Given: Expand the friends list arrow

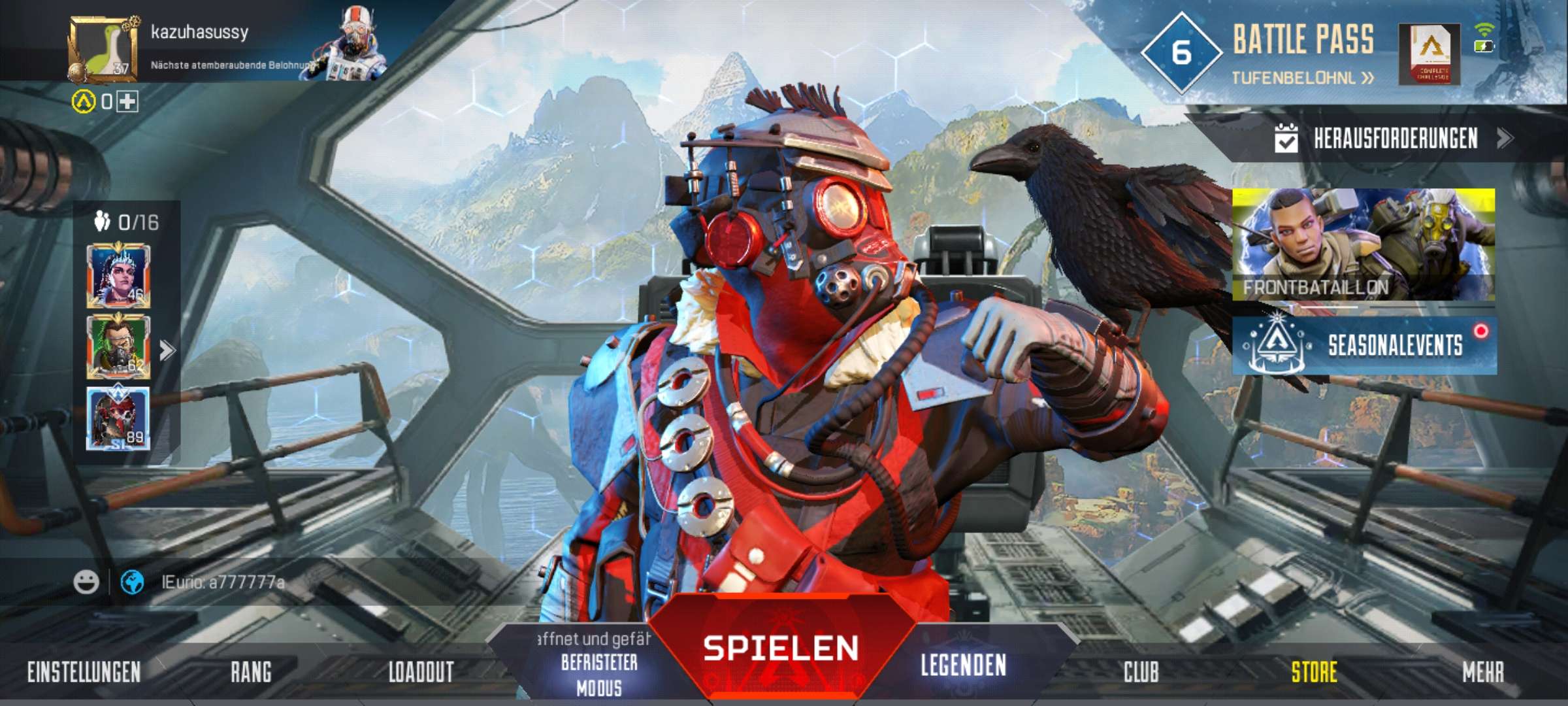Looking at the screenshot, I should click(x=167, y=350).
